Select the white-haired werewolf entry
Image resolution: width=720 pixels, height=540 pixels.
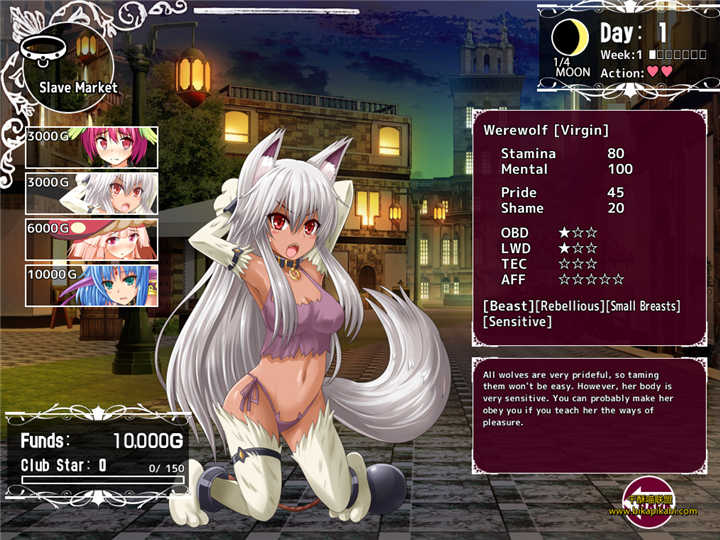pos(92,192)
